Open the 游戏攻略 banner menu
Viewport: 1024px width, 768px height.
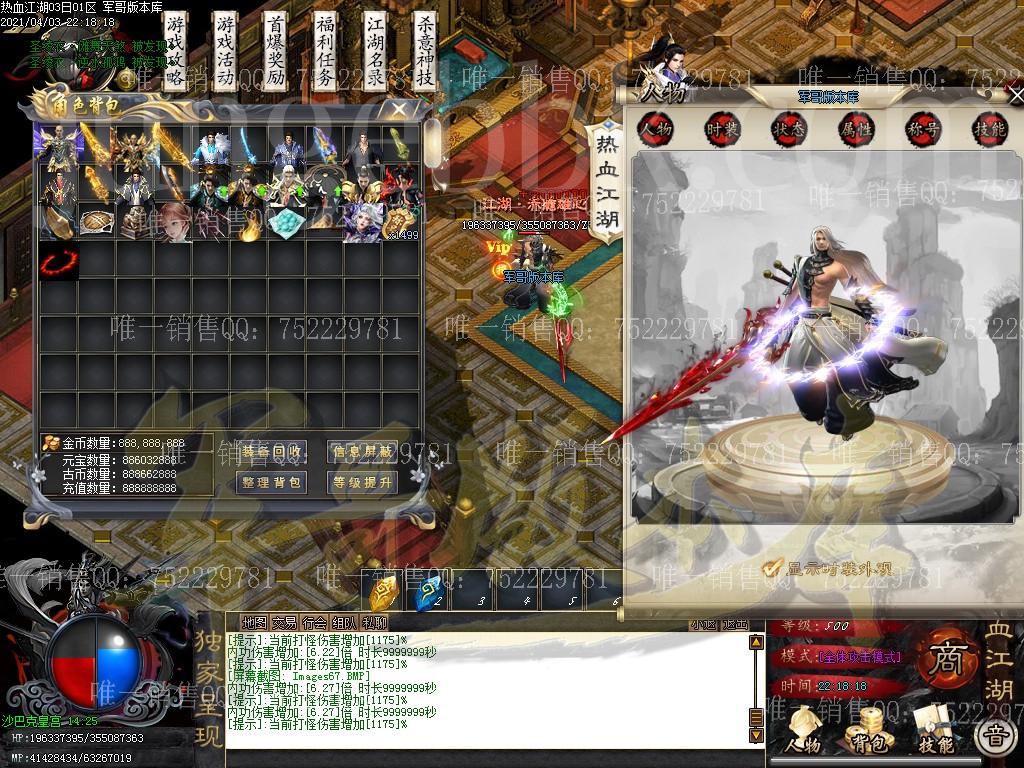coord(176,52)
